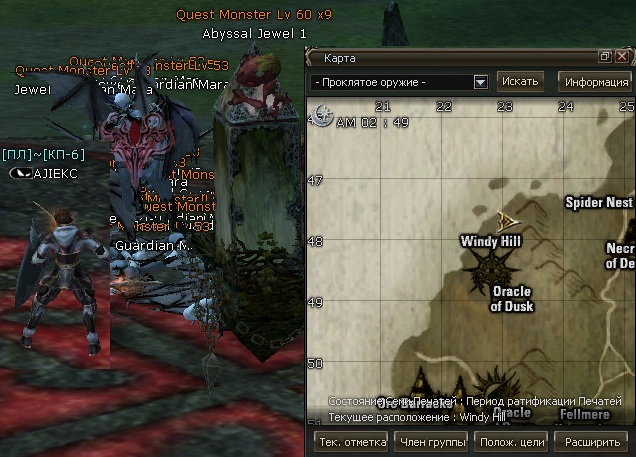The width and height of the screenshot is (636, 457).
Task: Click the Spider Nest map label
Action: (x=599, y=203)
